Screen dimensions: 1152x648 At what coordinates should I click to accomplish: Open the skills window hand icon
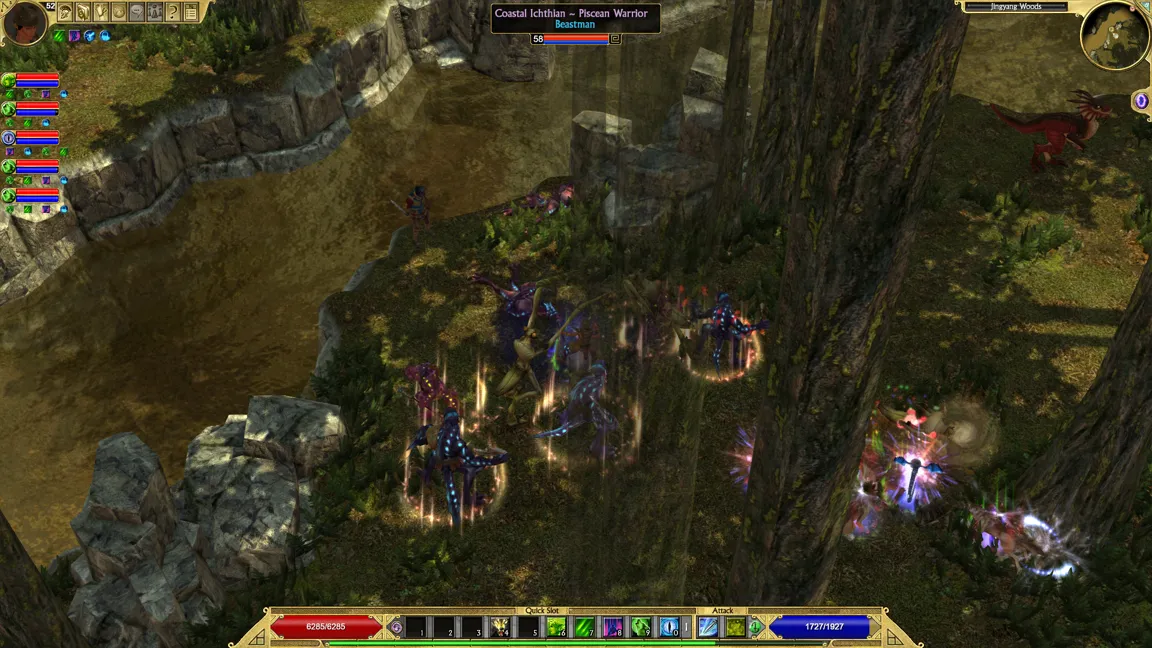[83, 12]
